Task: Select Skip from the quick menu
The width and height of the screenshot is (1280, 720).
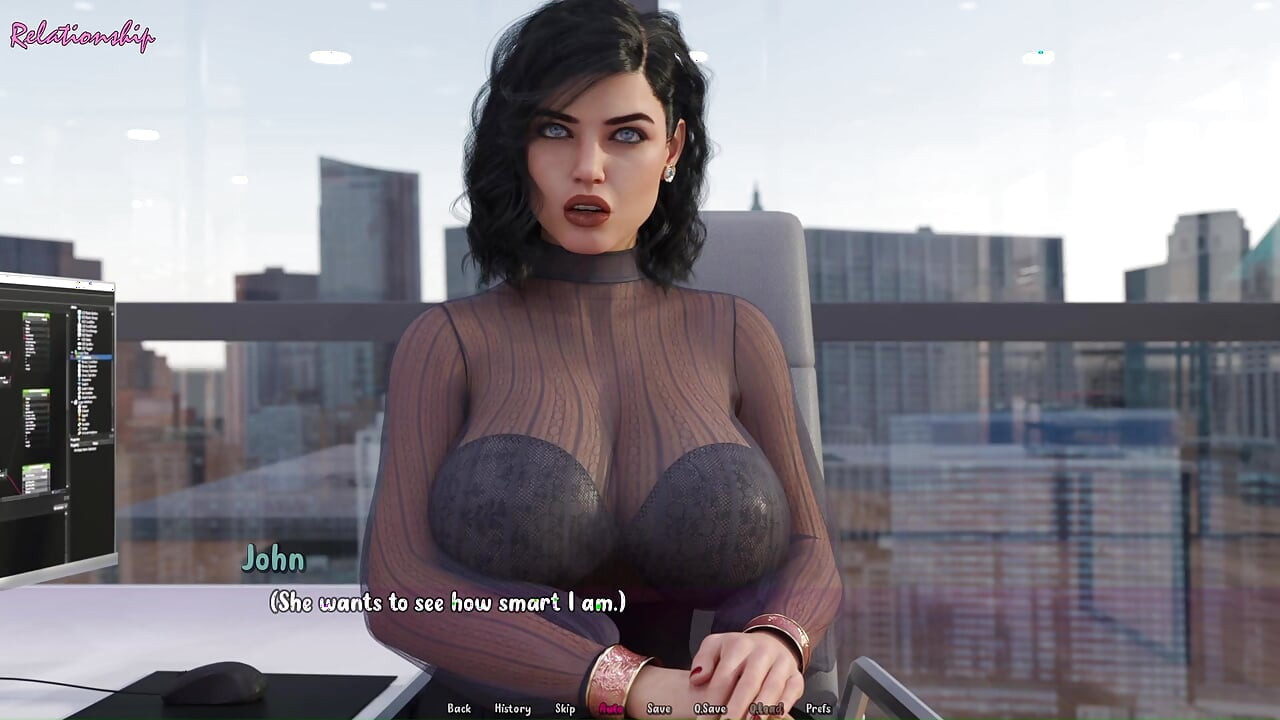Action: click(x=563, y=707)
